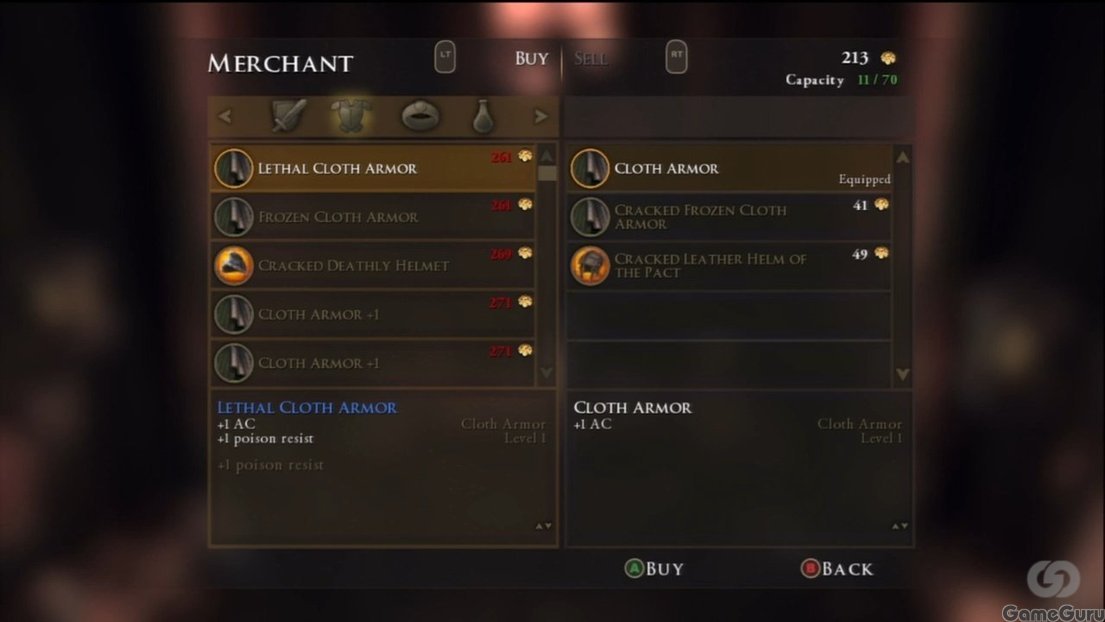Viewport: 1105px width, 622px height.
Task: Pick the Cracked Deathly Helmet entry
Action: [x=372, y=266]
